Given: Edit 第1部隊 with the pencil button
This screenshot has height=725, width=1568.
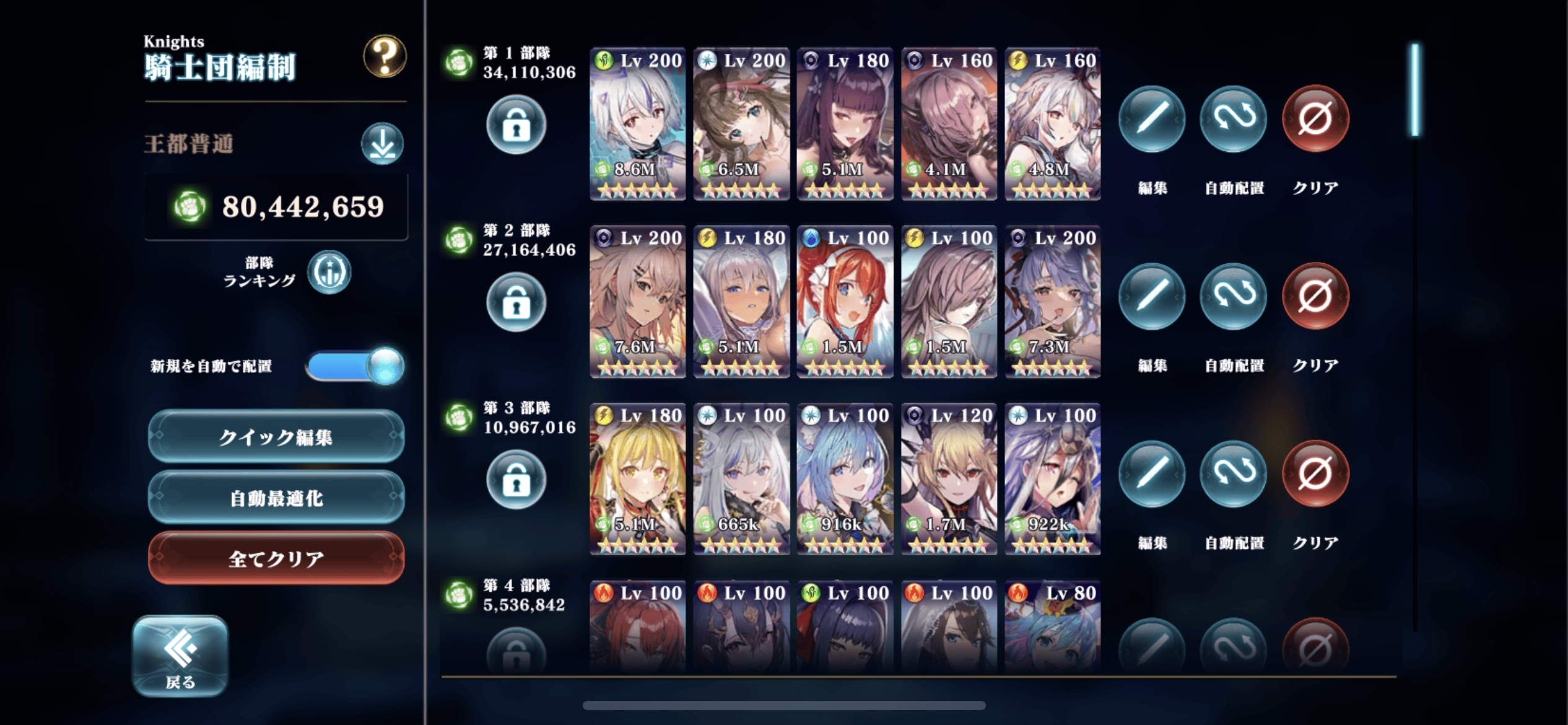Looking at the screenshot, I should [x=1151, y=119].
